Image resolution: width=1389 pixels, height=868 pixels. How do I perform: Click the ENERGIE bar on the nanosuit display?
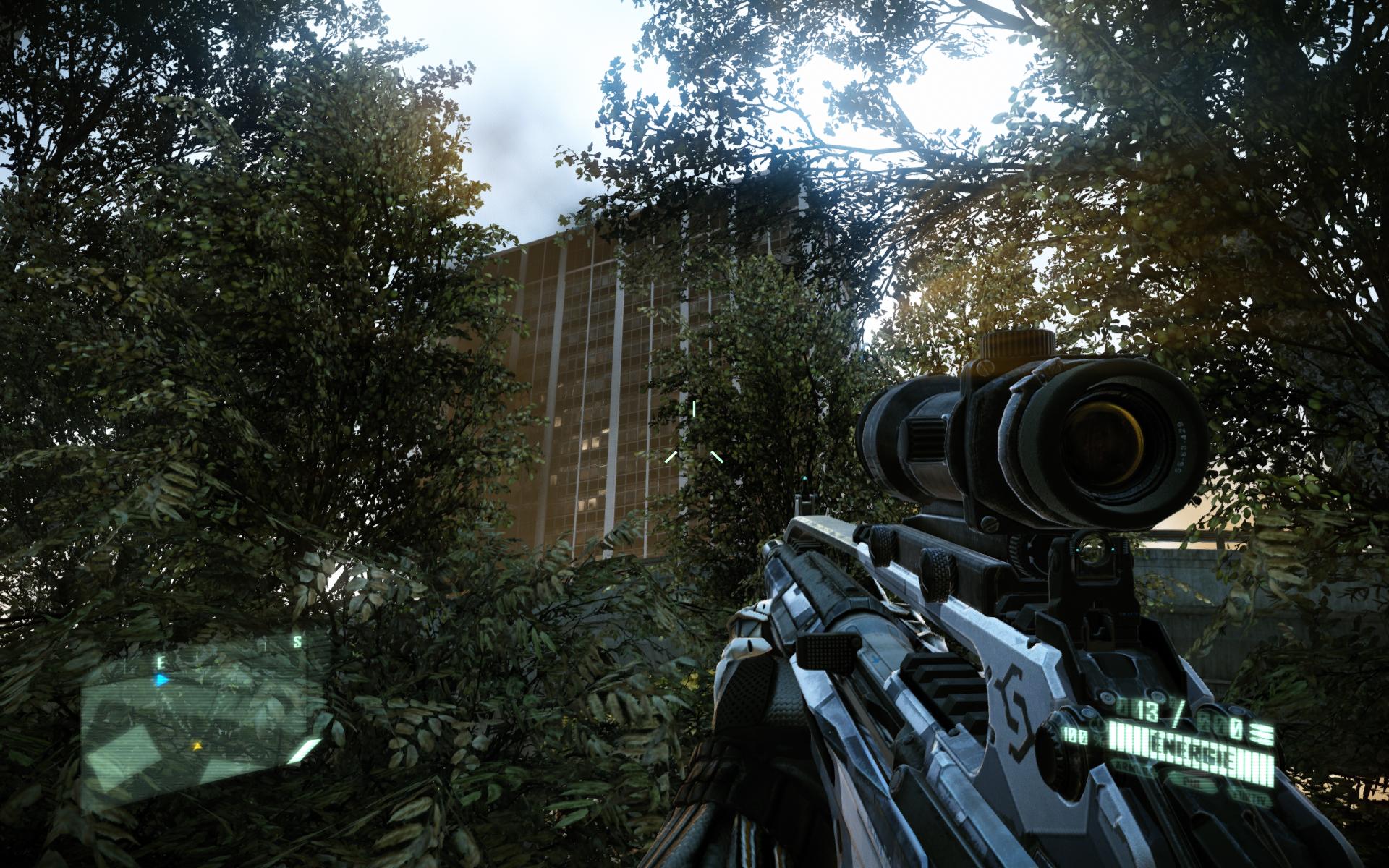1193,748
